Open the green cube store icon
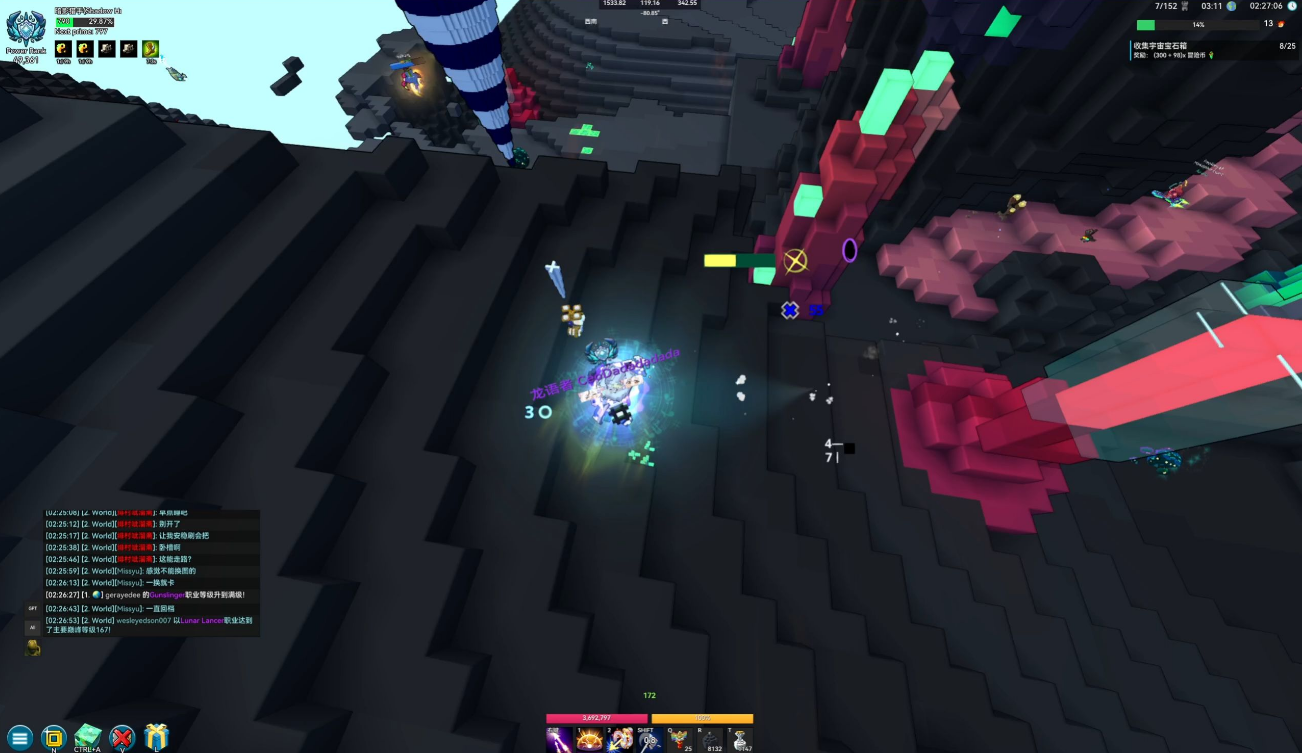Screen dimensions: 1302x753 coord(88,737)
